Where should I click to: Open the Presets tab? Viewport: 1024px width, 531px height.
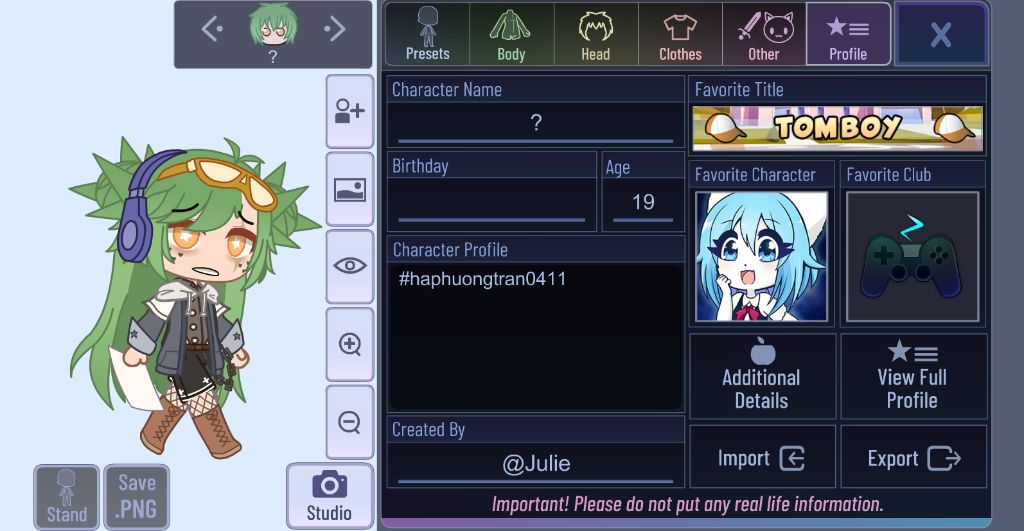click(x=427, y=34)
